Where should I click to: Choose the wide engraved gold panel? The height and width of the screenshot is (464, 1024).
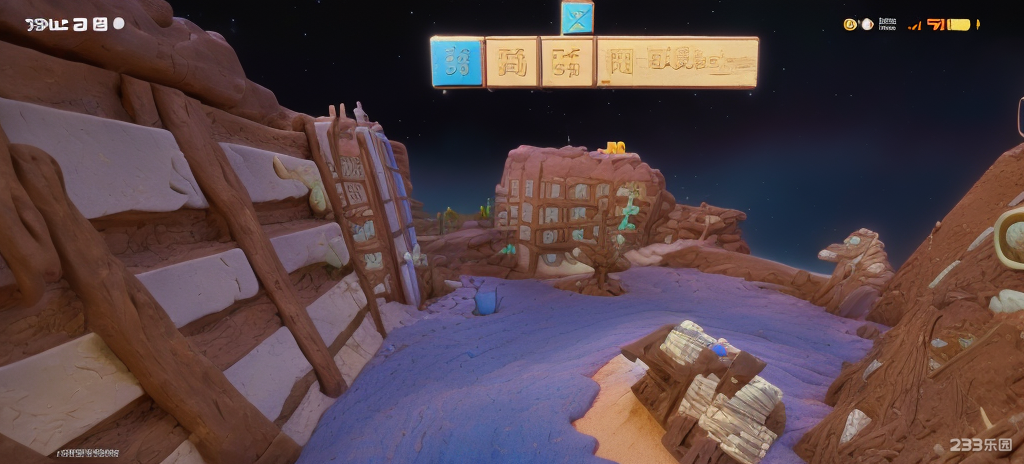click(x=677, y=62)
